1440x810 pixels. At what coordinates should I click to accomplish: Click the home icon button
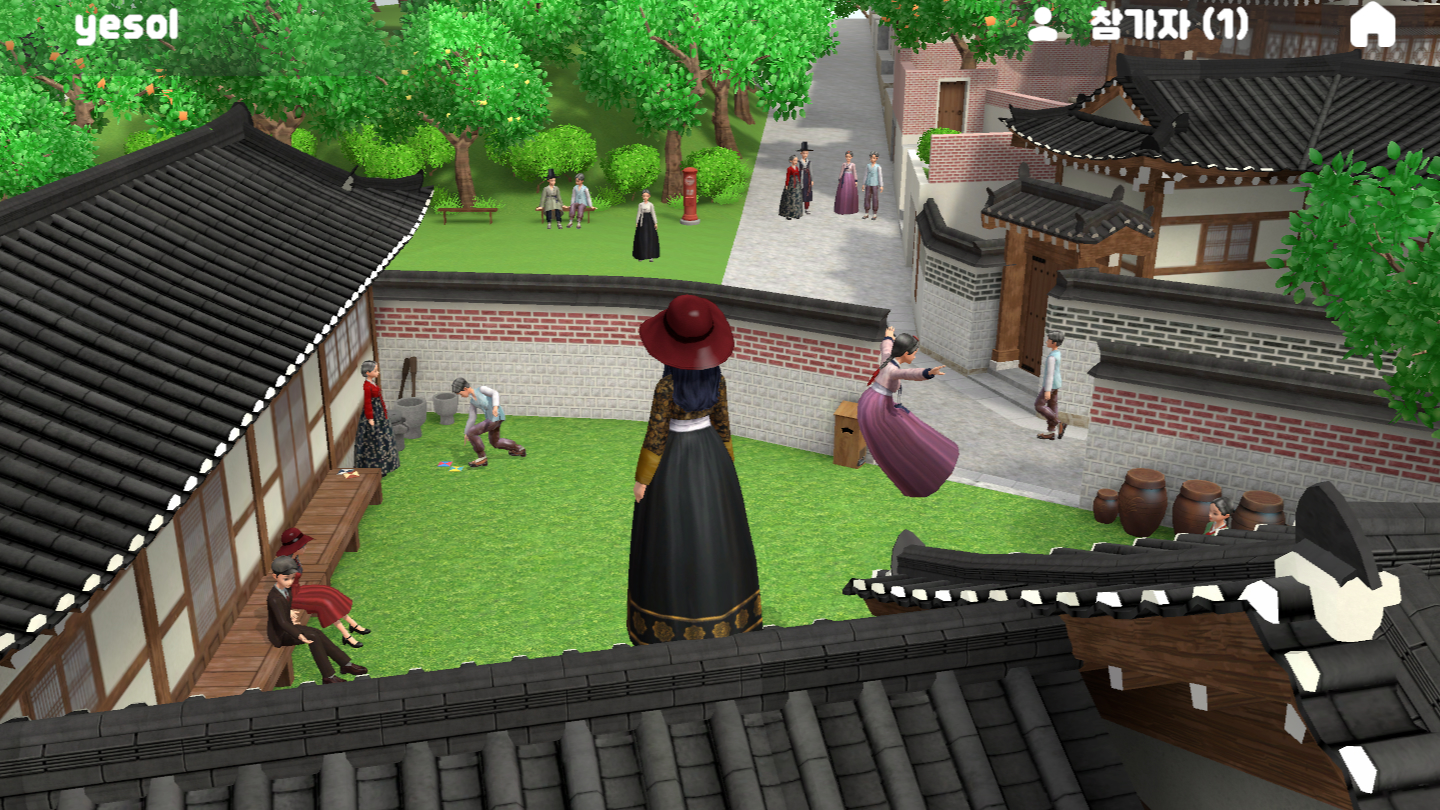pos(1372,25)
